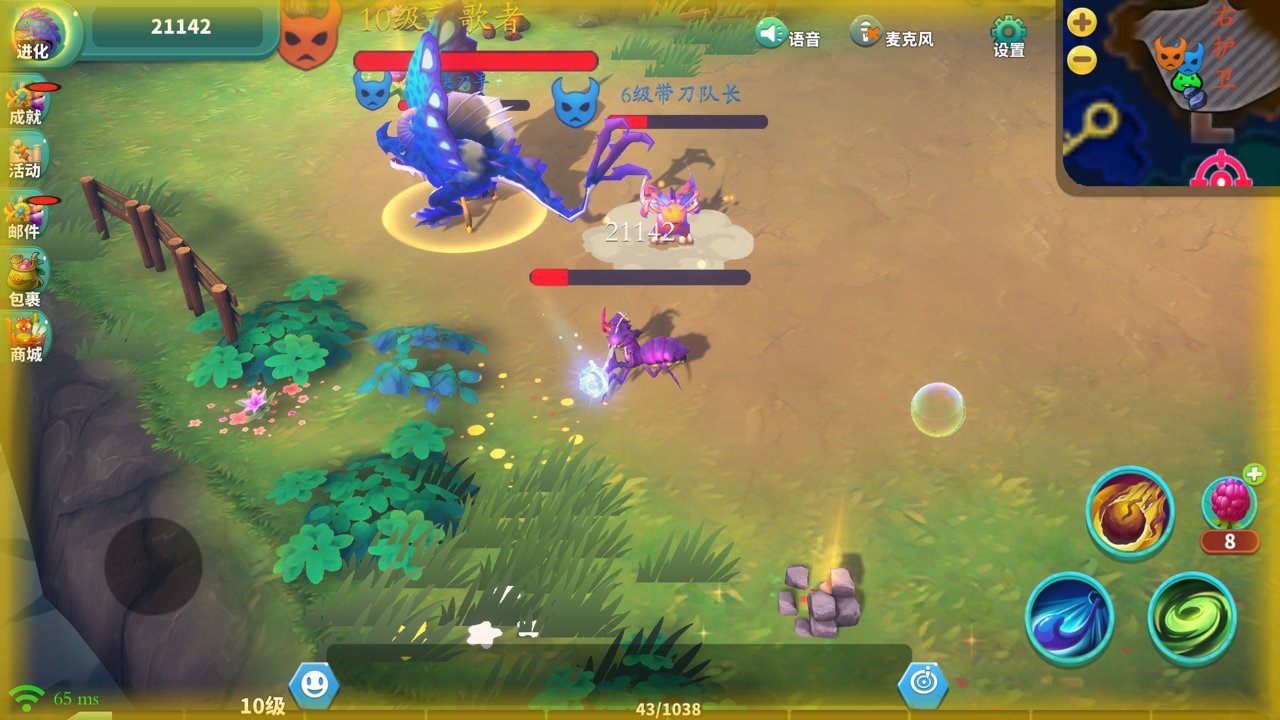1280x720 pixels.
Task: Open the smiley face emote button
Action: (x=314, y=685)
